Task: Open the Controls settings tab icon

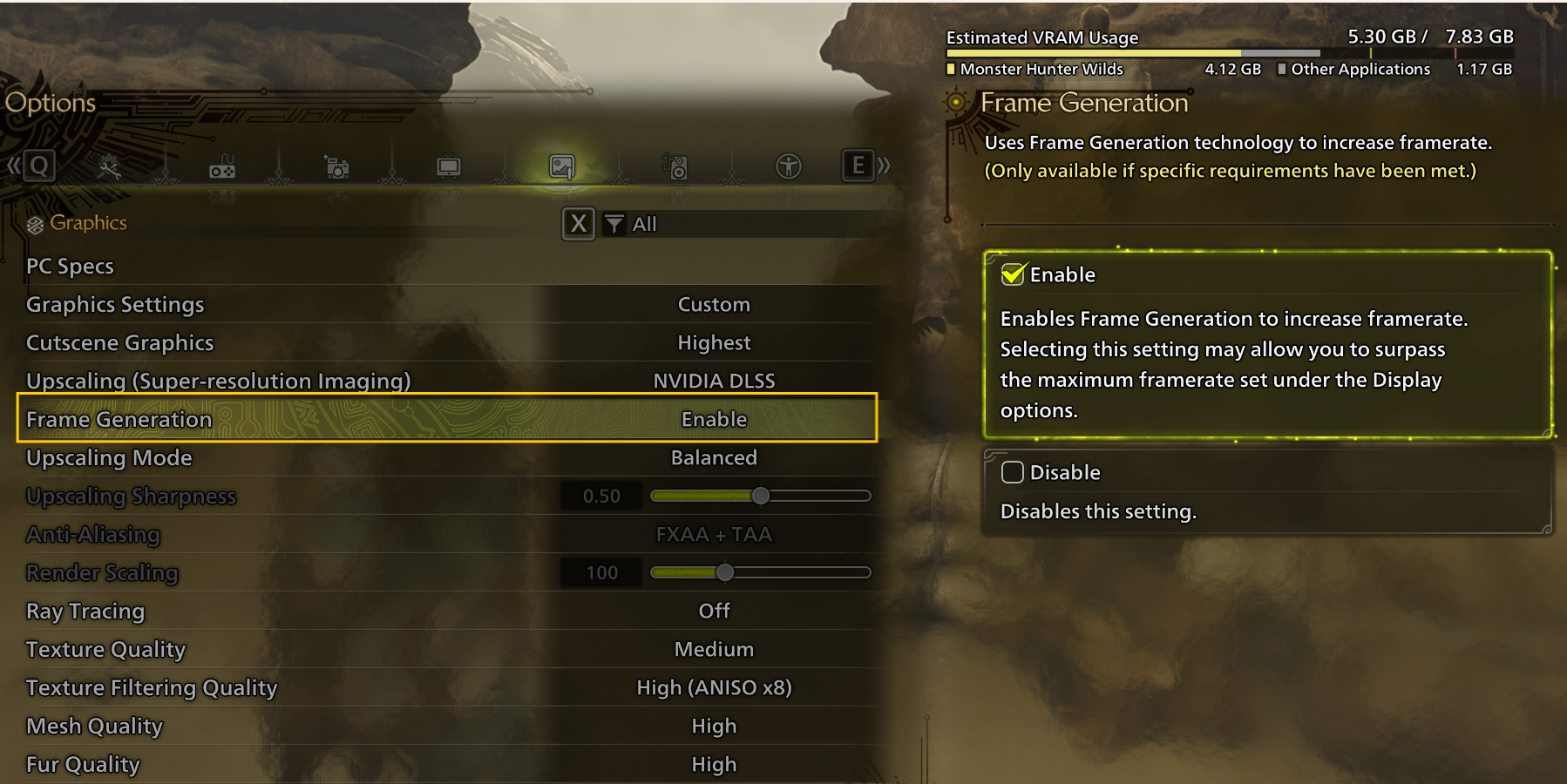Action: pyautogui.click(x=222, y=166)
